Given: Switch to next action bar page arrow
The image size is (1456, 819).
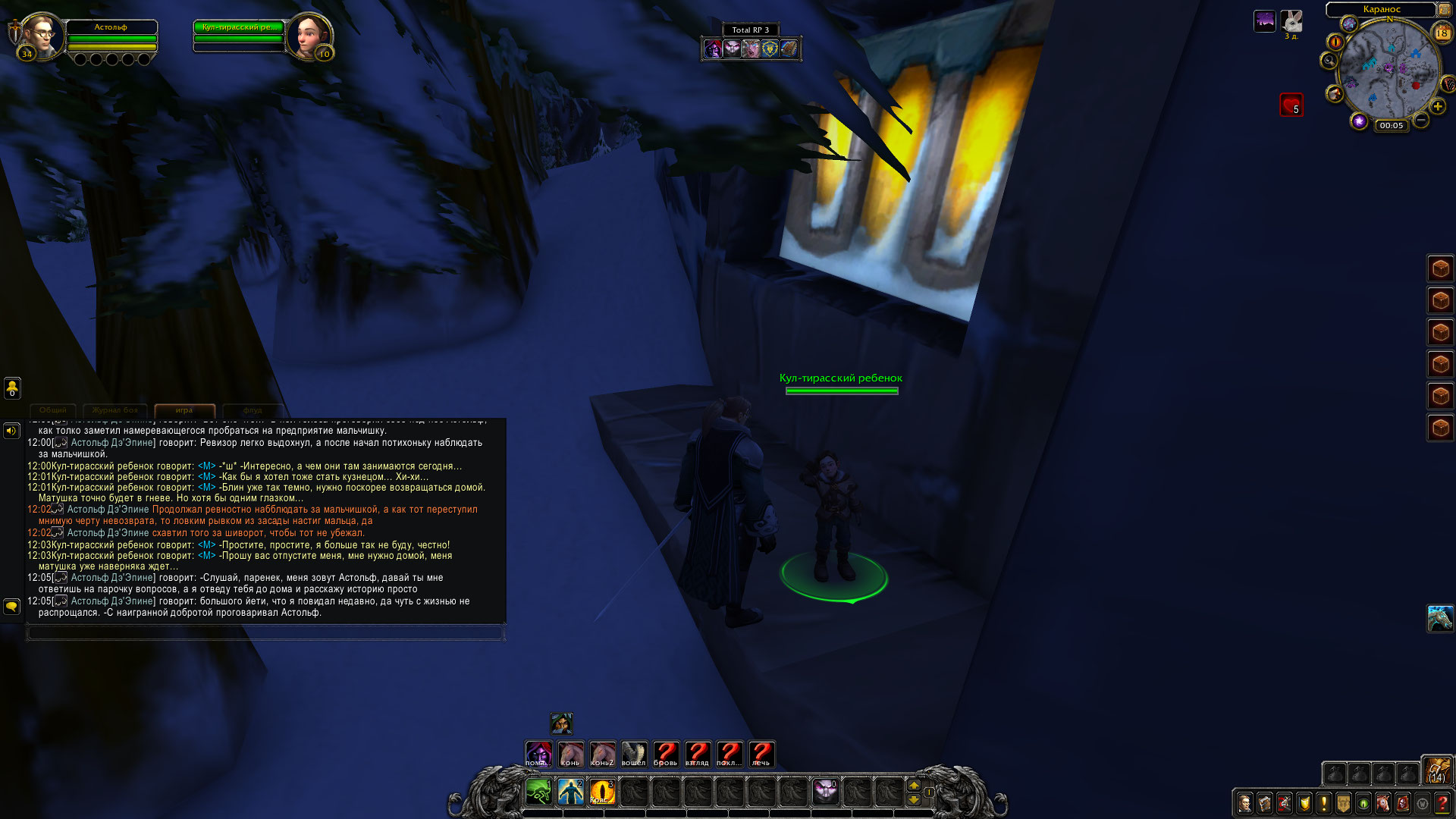Looking at the screenshot, I should 914,786.
